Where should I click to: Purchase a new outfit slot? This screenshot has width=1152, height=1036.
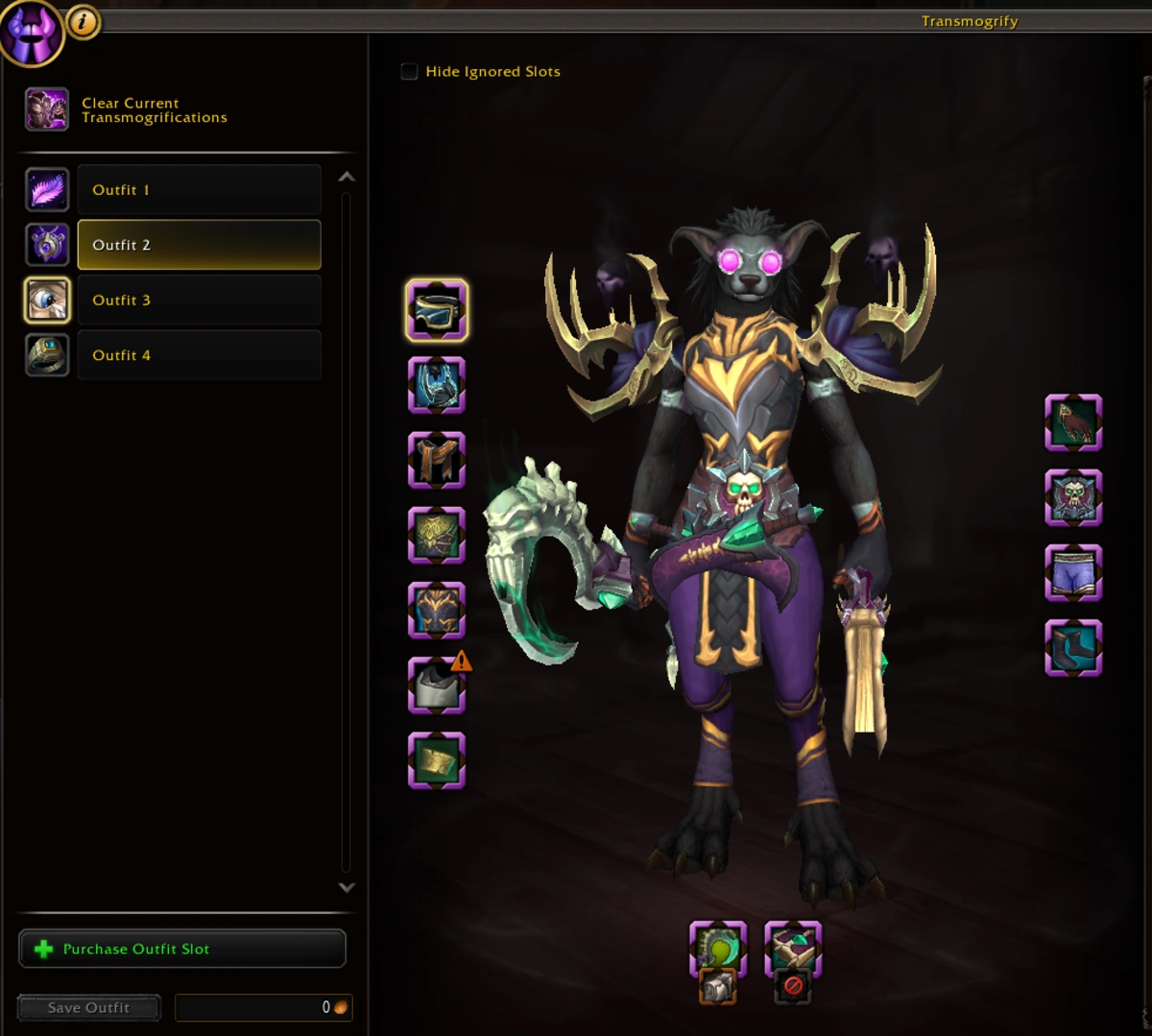pyautogui.click(x=182, y=949)
